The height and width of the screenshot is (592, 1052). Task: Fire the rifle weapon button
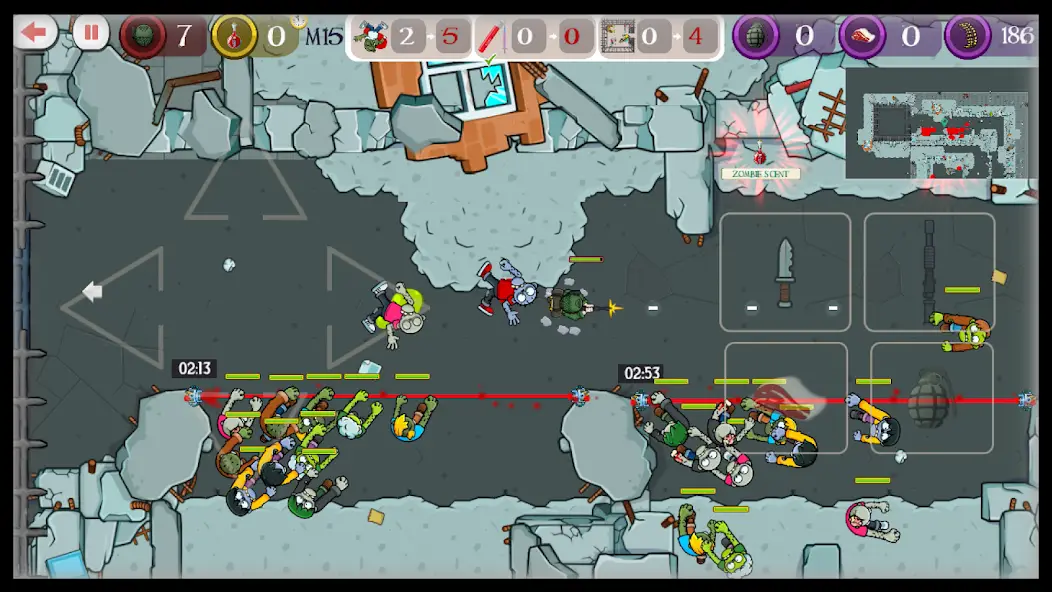pos(929,272)
